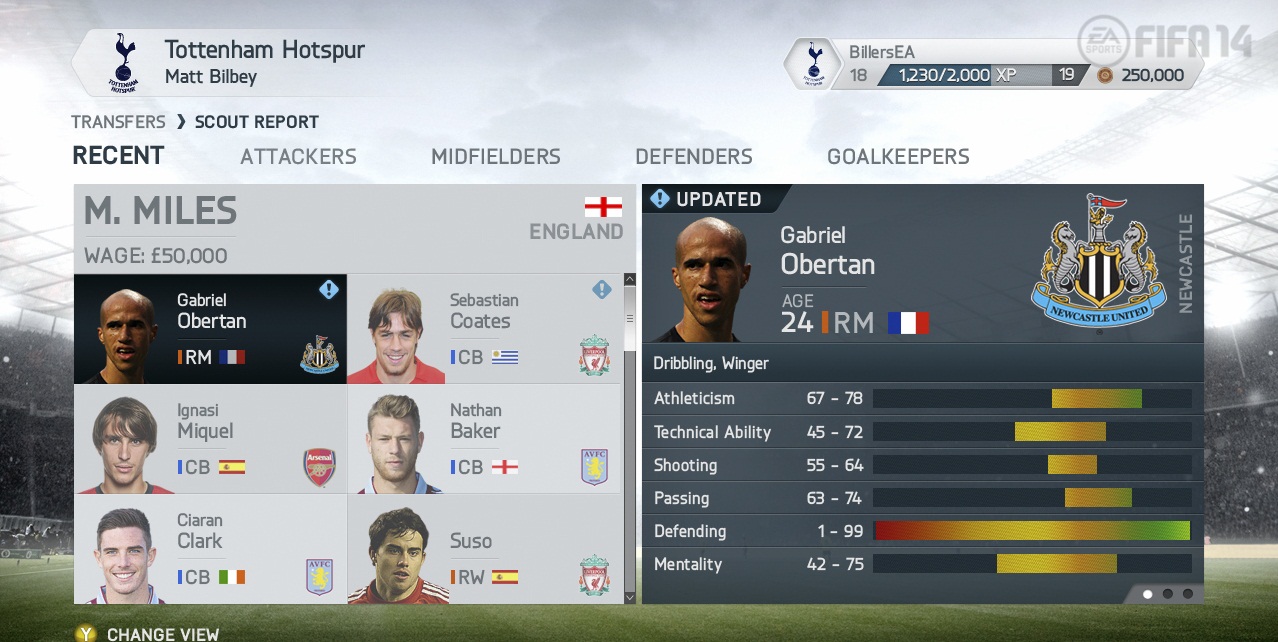Select Suso player card
Screen dimensions: 1278x642
484,549
